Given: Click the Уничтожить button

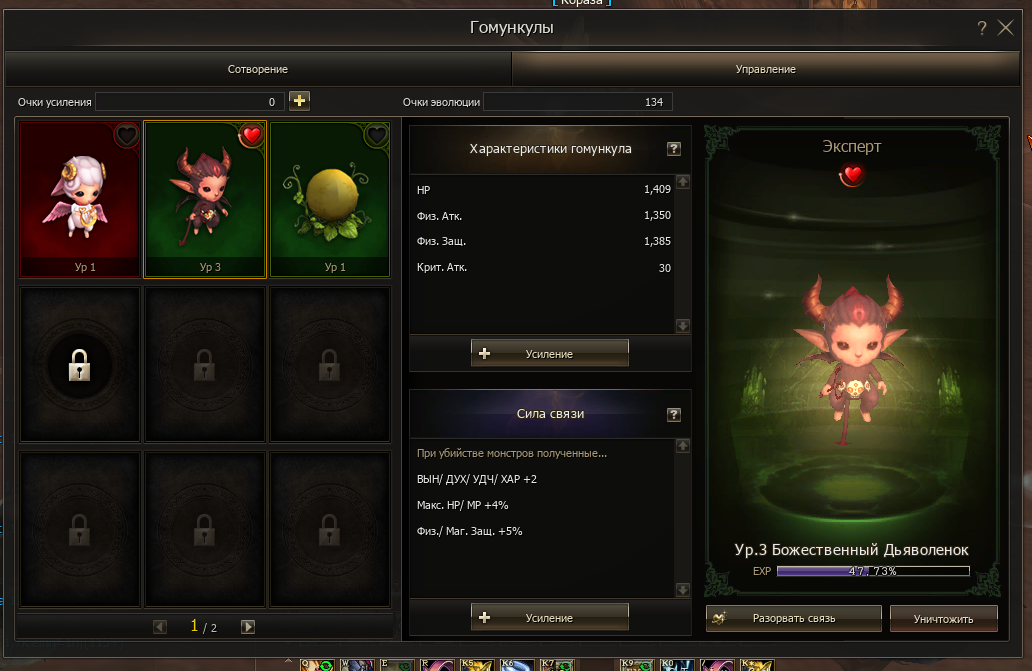Looking at the screenshot, I should [943, 619].
